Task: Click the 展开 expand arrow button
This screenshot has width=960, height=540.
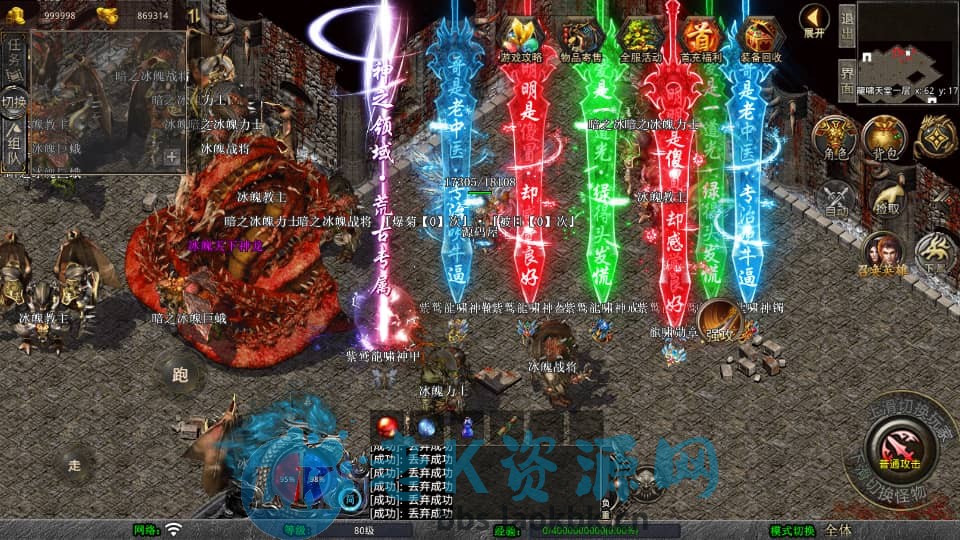Action: [x=814, y=20]
